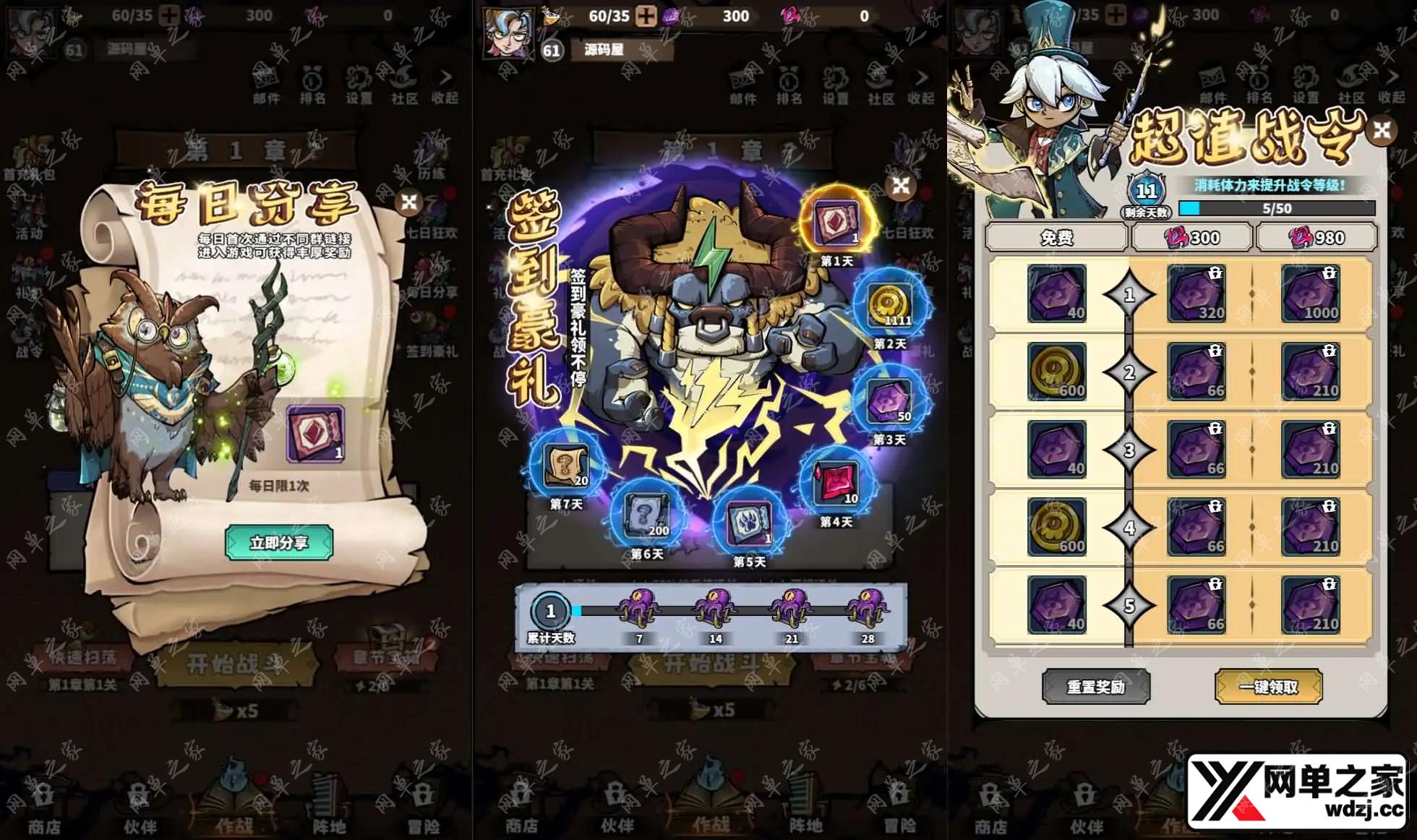Select the 第7天 scroll reward
Viewport: 1417px width, 840px height.
(566, 466)
